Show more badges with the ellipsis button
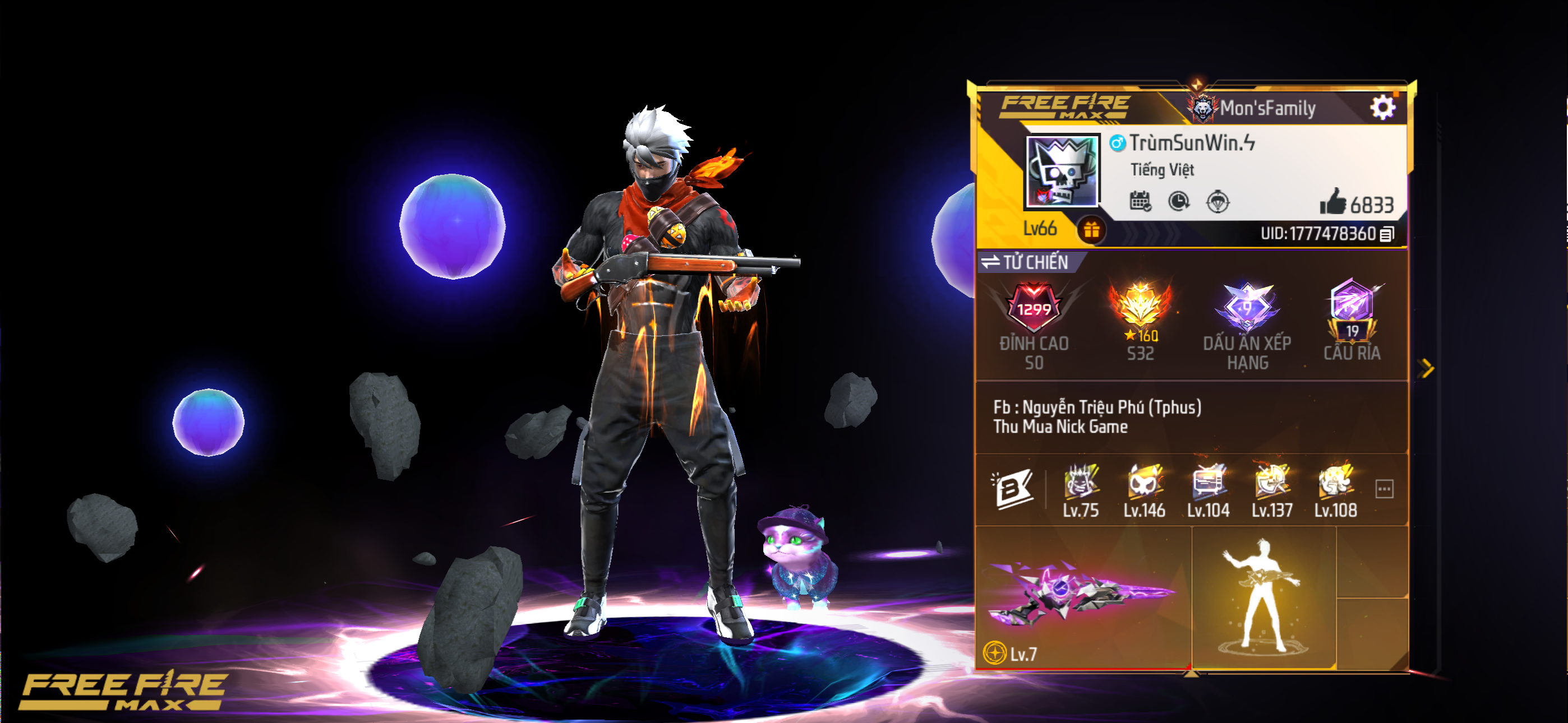1568x723 pixels. point(1384,489)
